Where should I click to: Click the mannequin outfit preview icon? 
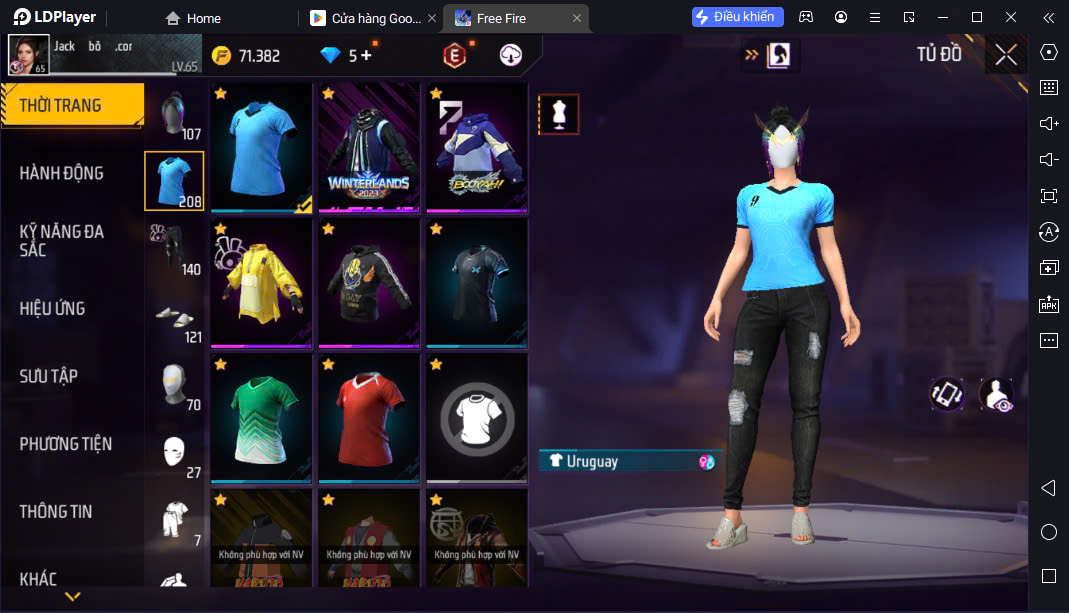click(x=558, y=114)
